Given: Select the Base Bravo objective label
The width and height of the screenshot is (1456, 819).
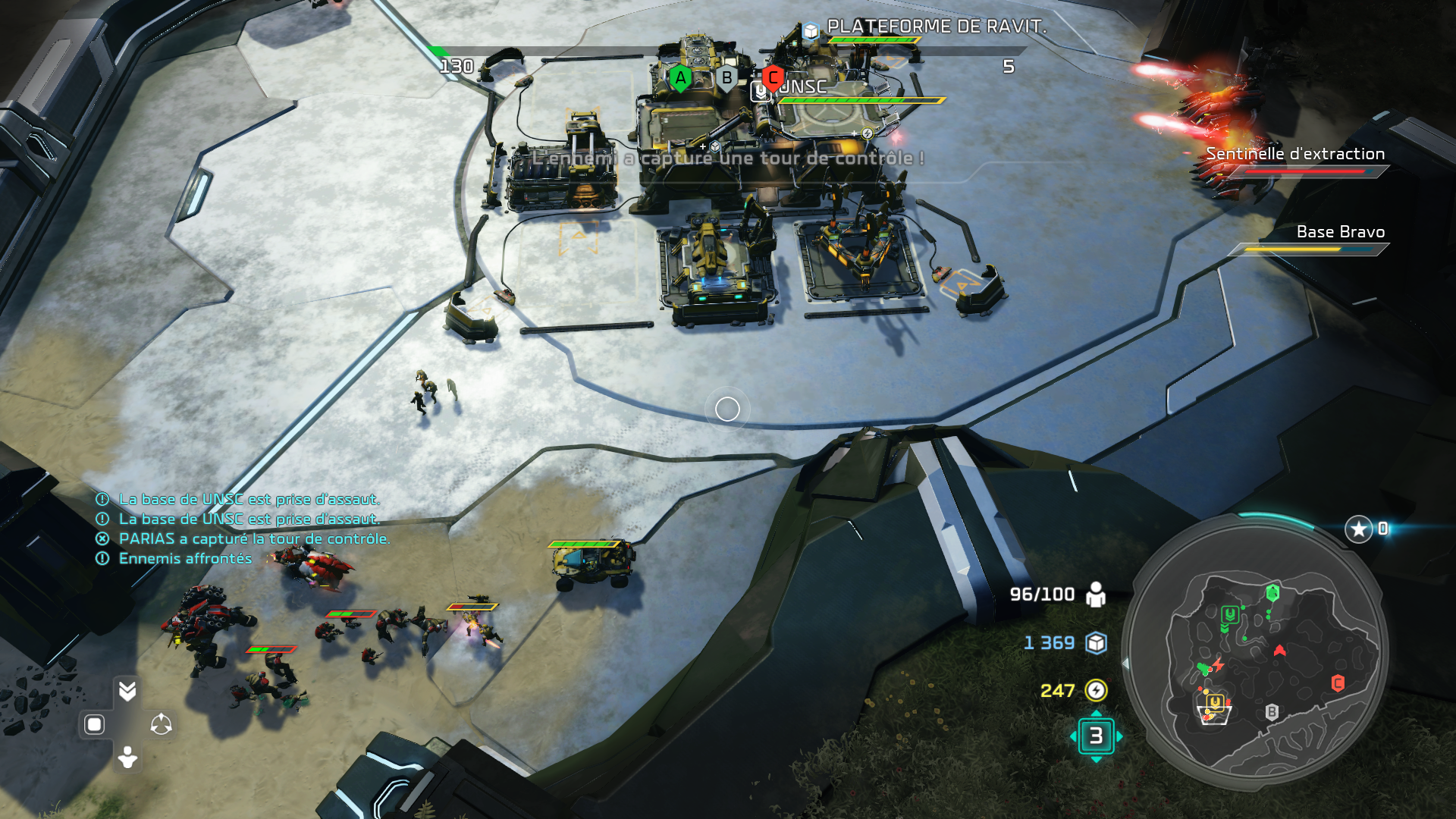Looking at the screenshot, I should [x=1340, y=232].
